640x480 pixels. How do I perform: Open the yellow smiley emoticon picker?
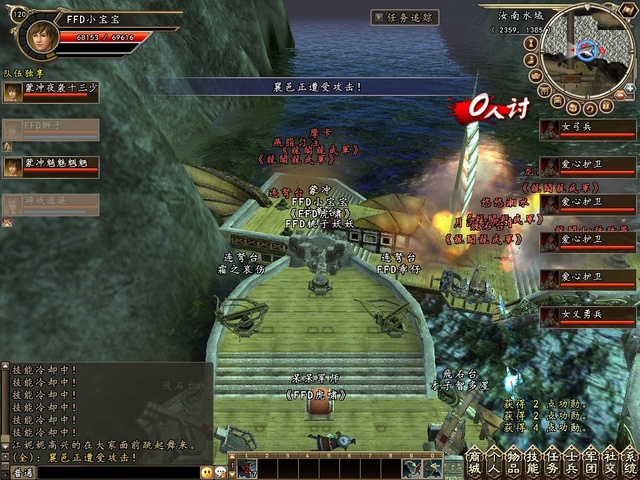[206, 471]
